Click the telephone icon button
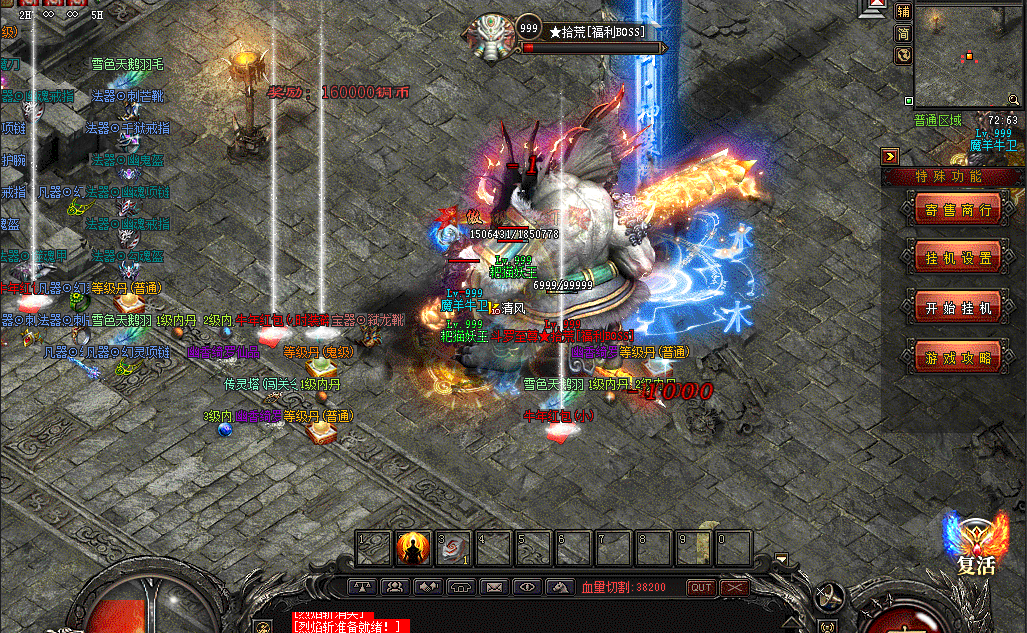This screenshot has width=1027, height=633. (x=460, y=587)
